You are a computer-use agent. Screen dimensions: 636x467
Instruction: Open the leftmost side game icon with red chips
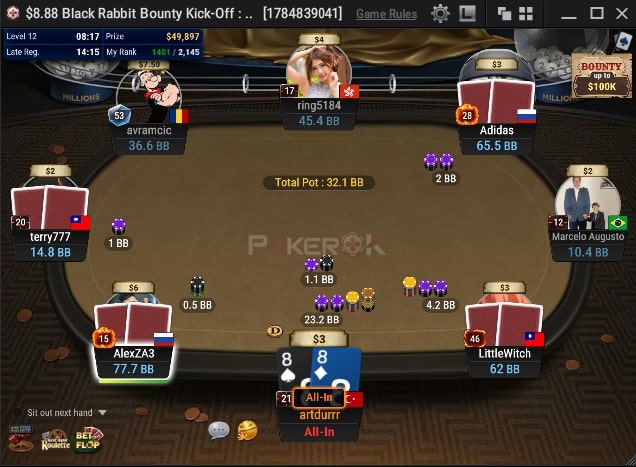pos(20,438)
